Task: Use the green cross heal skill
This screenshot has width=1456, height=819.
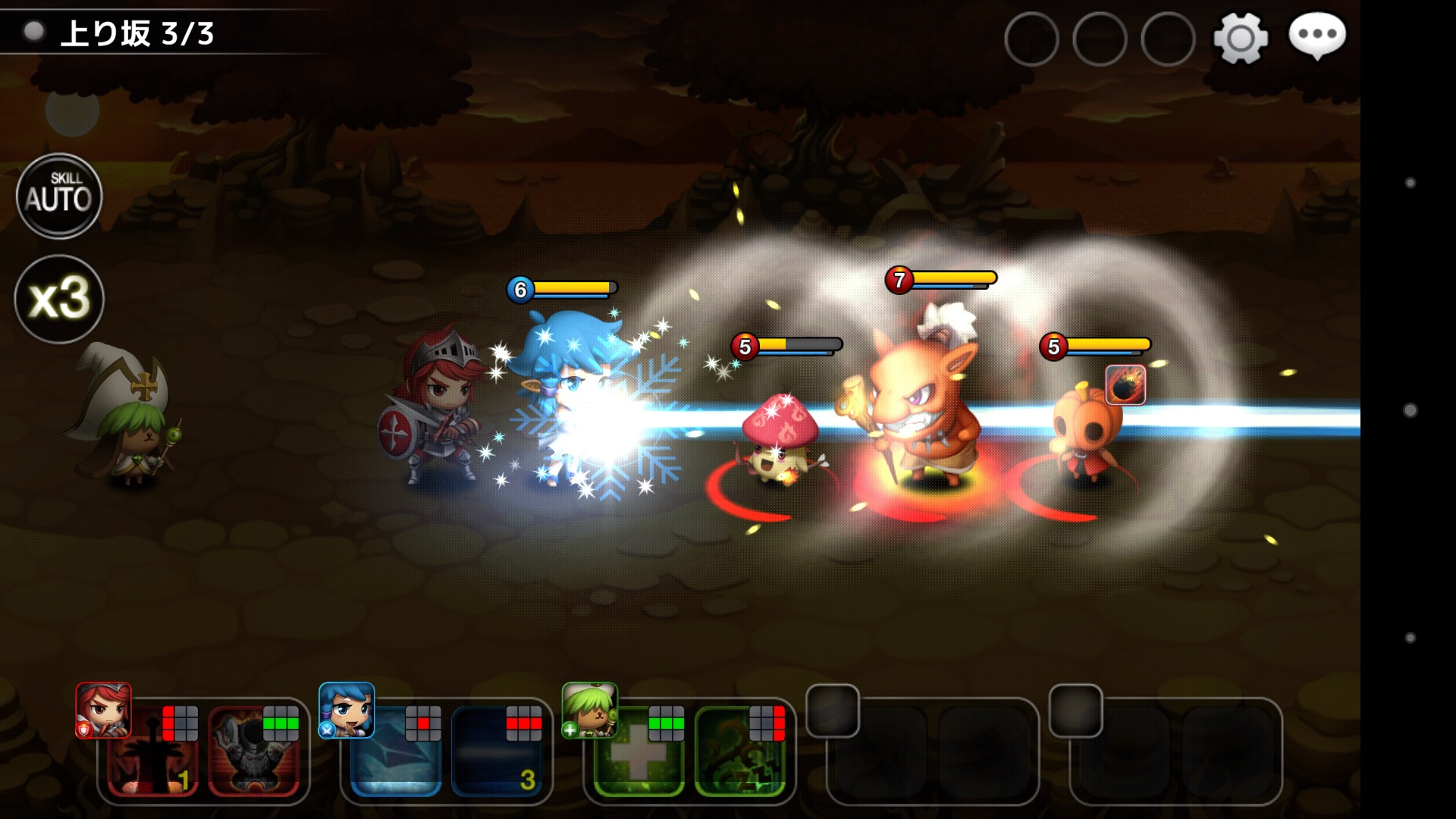Action: click(639, 752)
